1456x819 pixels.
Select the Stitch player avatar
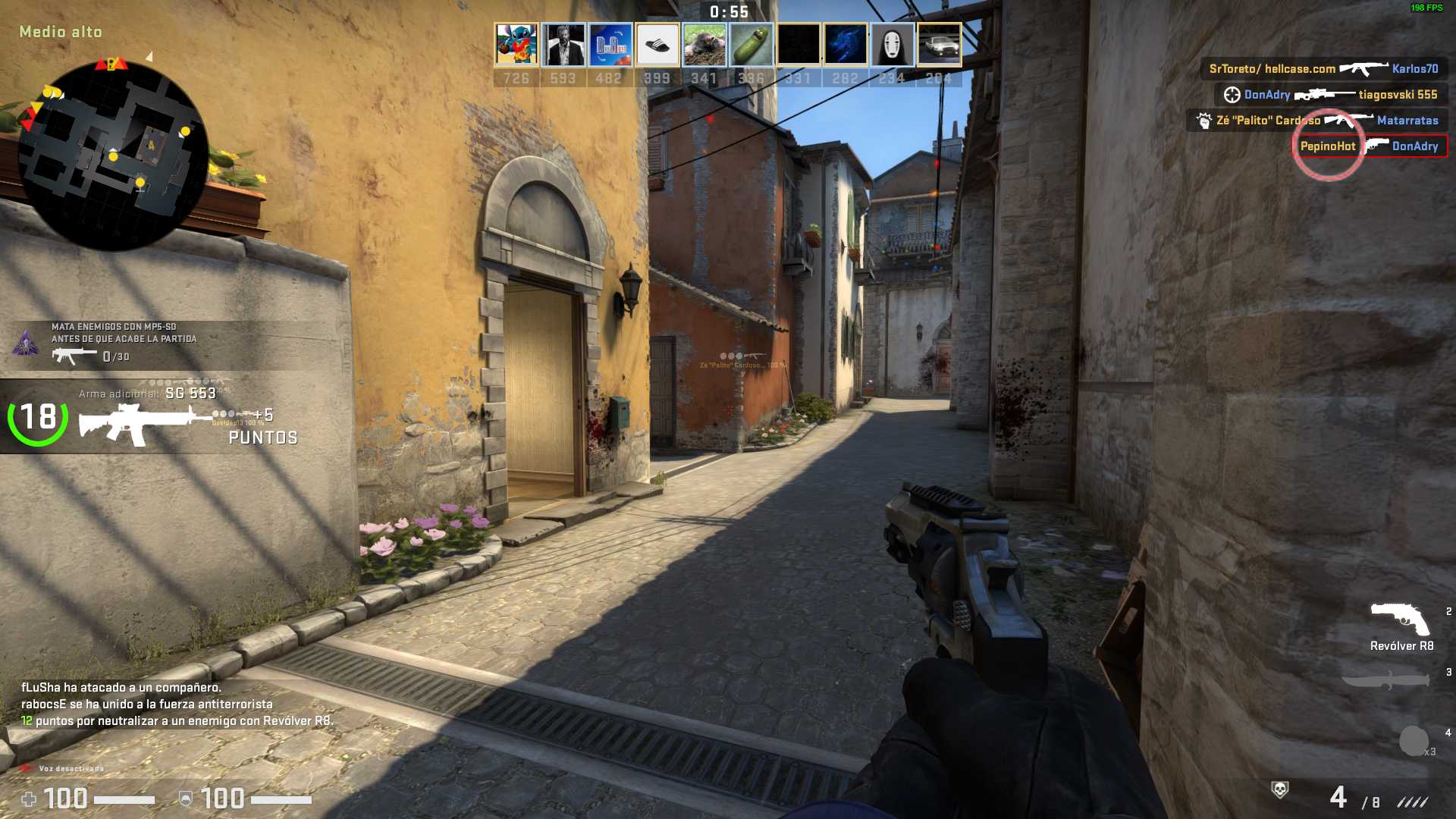(516, 44)
